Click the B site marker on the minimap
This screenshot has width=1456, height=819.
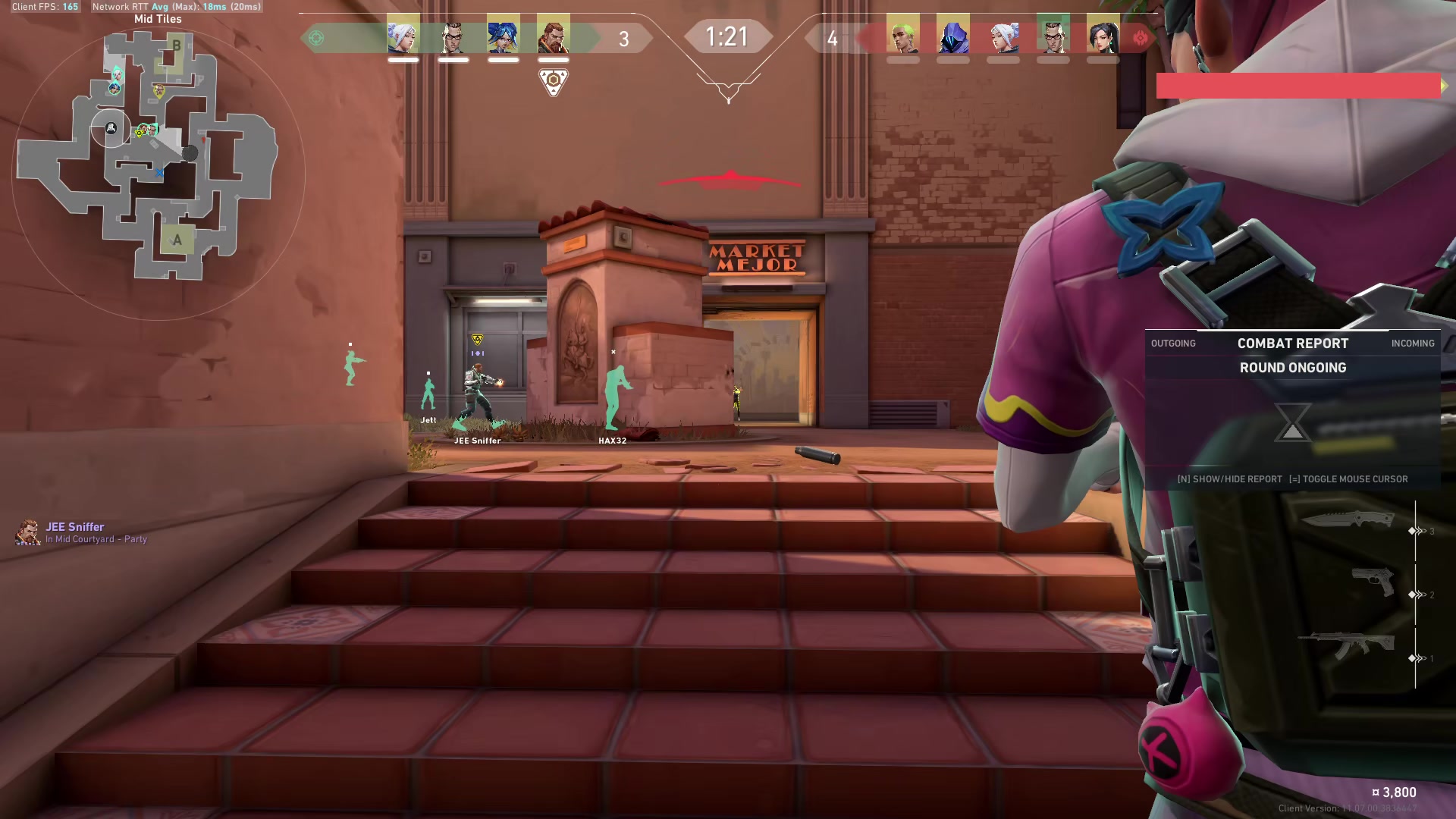(x=176, y=45)
